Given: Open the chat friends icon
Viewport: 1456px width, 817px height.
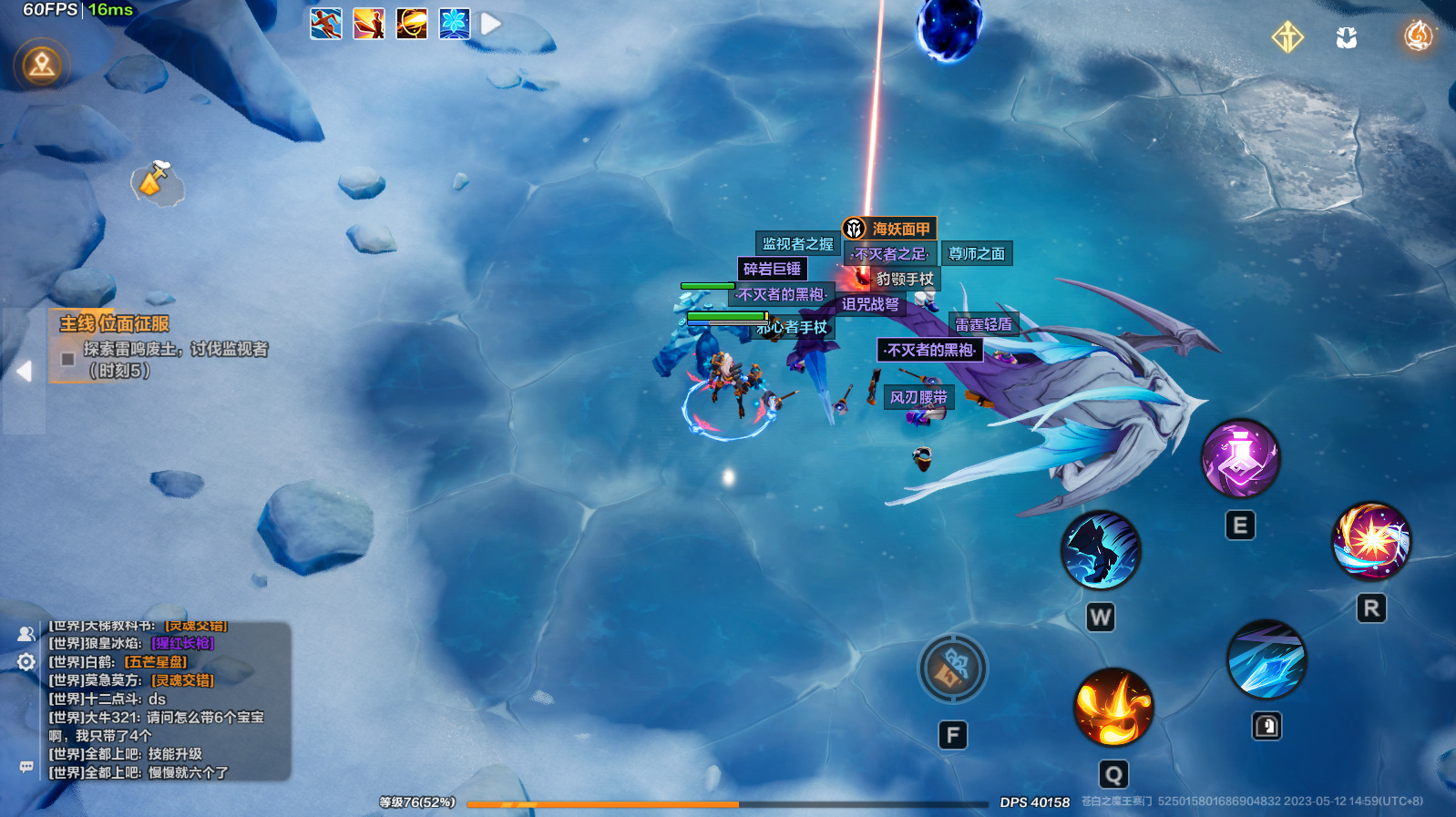Looking at the screenshot, I should (x=26, y=634).
